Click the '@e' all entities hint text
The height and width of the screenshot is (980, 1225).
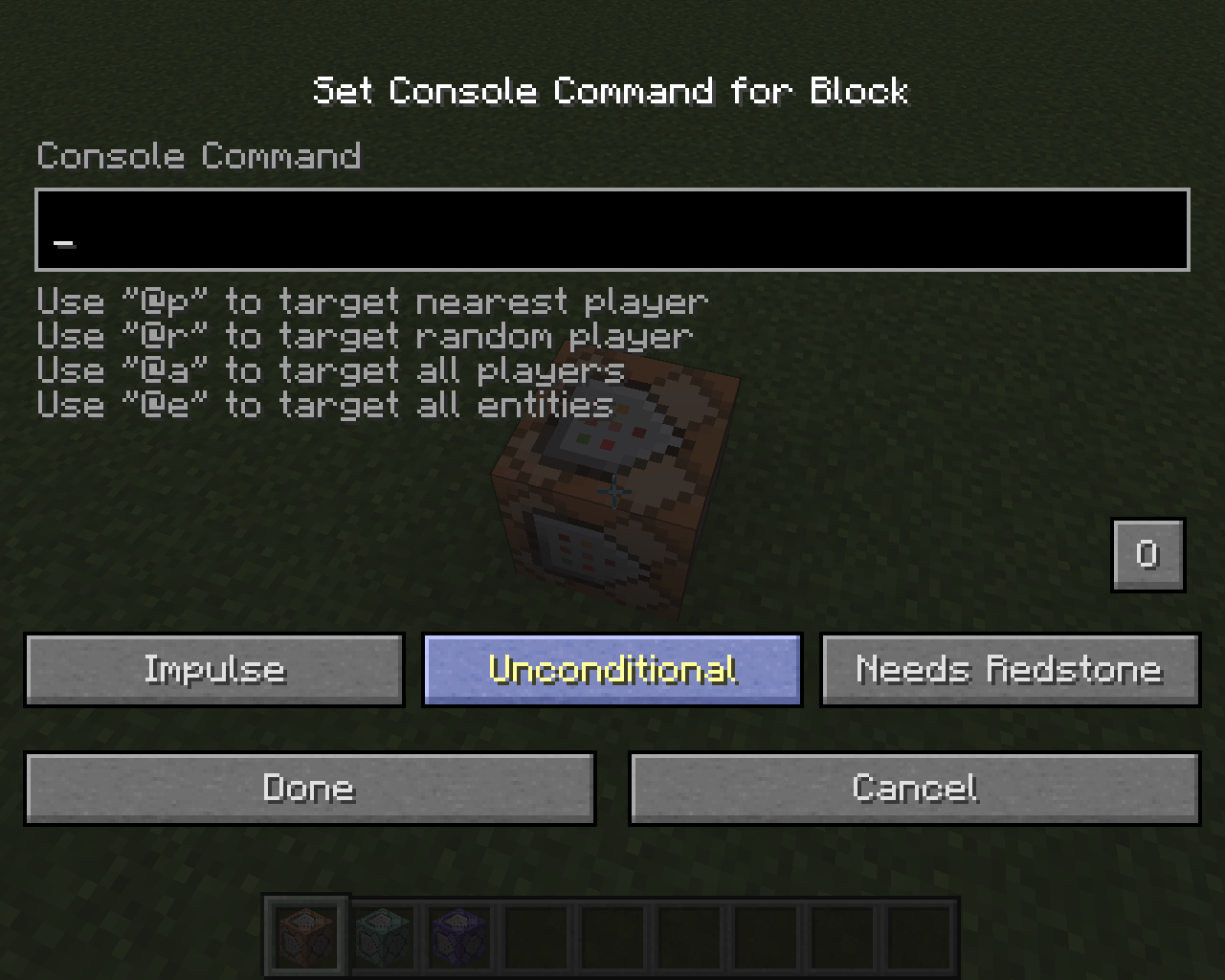(323, 404)
